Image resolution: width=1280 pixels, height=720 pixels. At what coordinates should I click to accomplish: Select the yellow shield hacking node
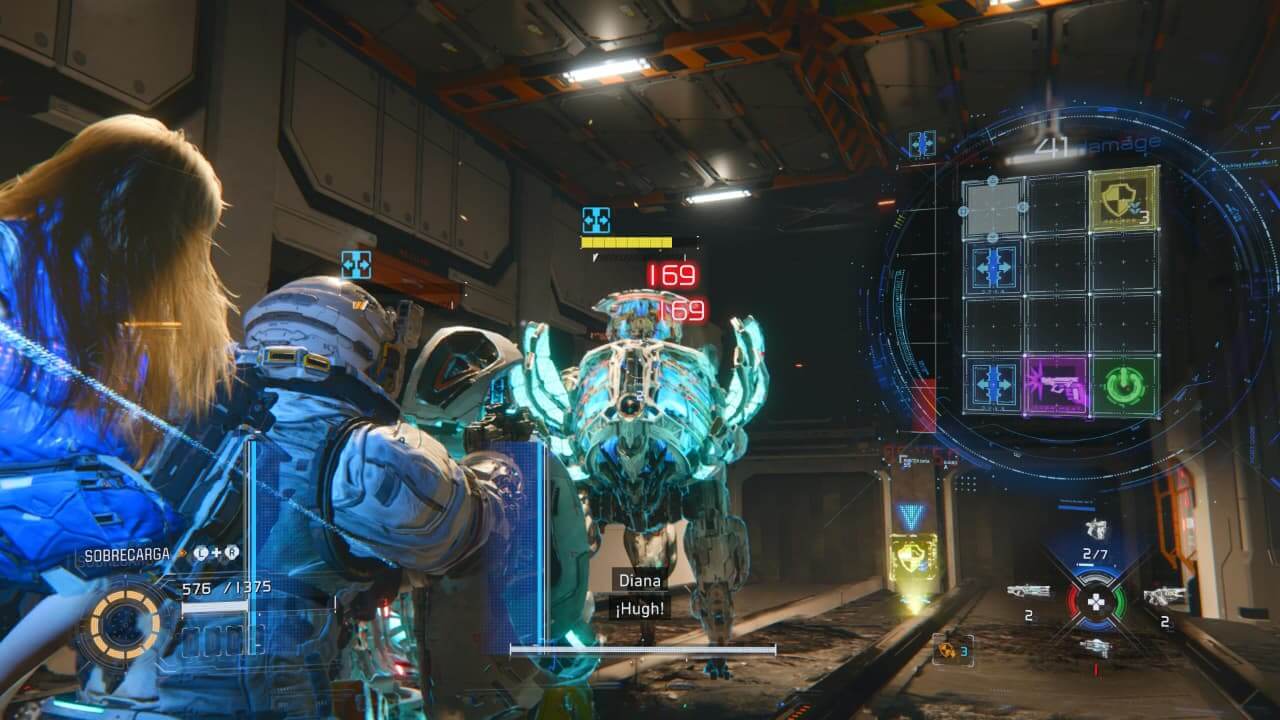1124,200
